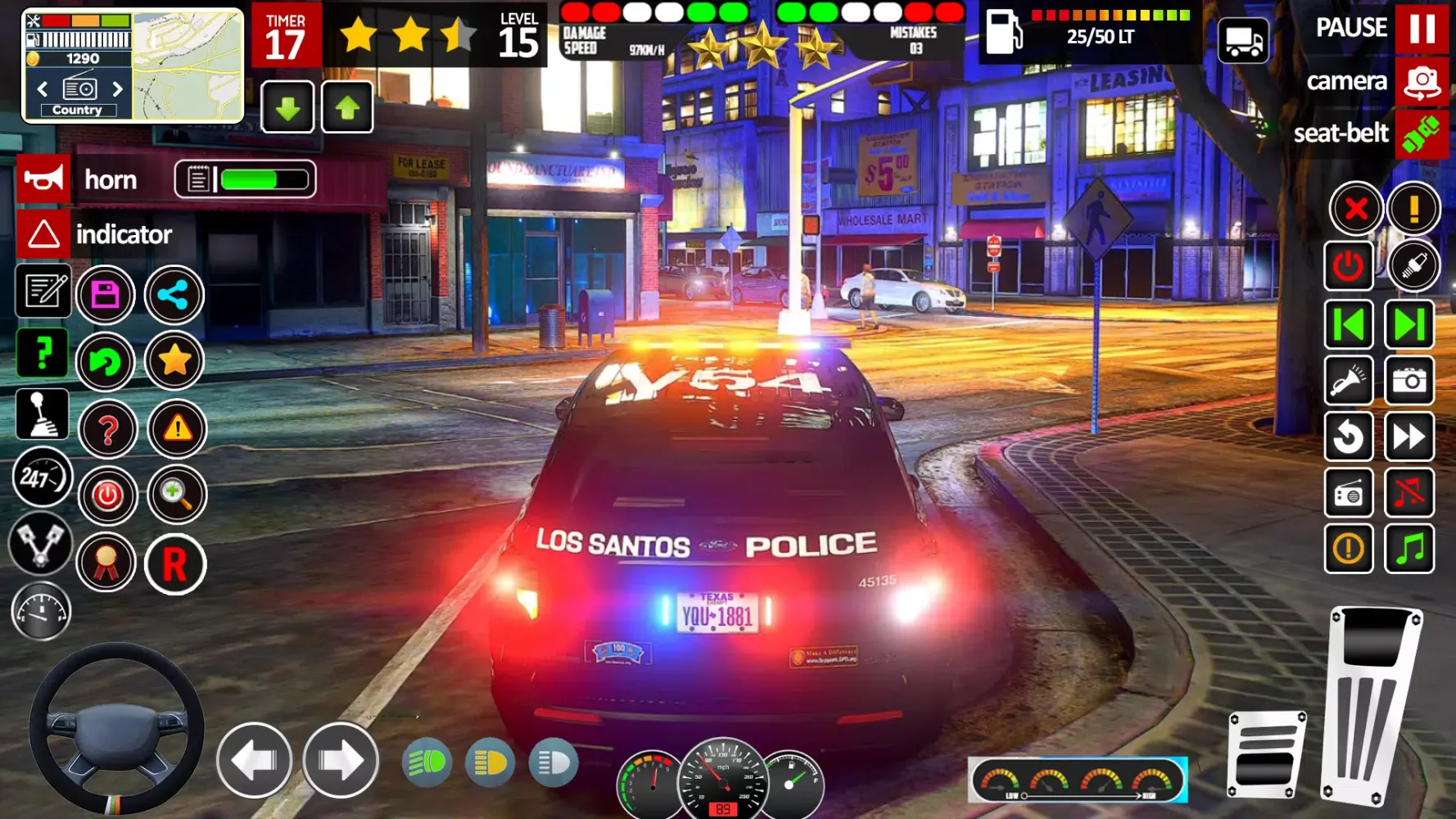This screenshot has height=819, width=1456.
Task: Click the red X button
Action: click(x=1356, y=209)
